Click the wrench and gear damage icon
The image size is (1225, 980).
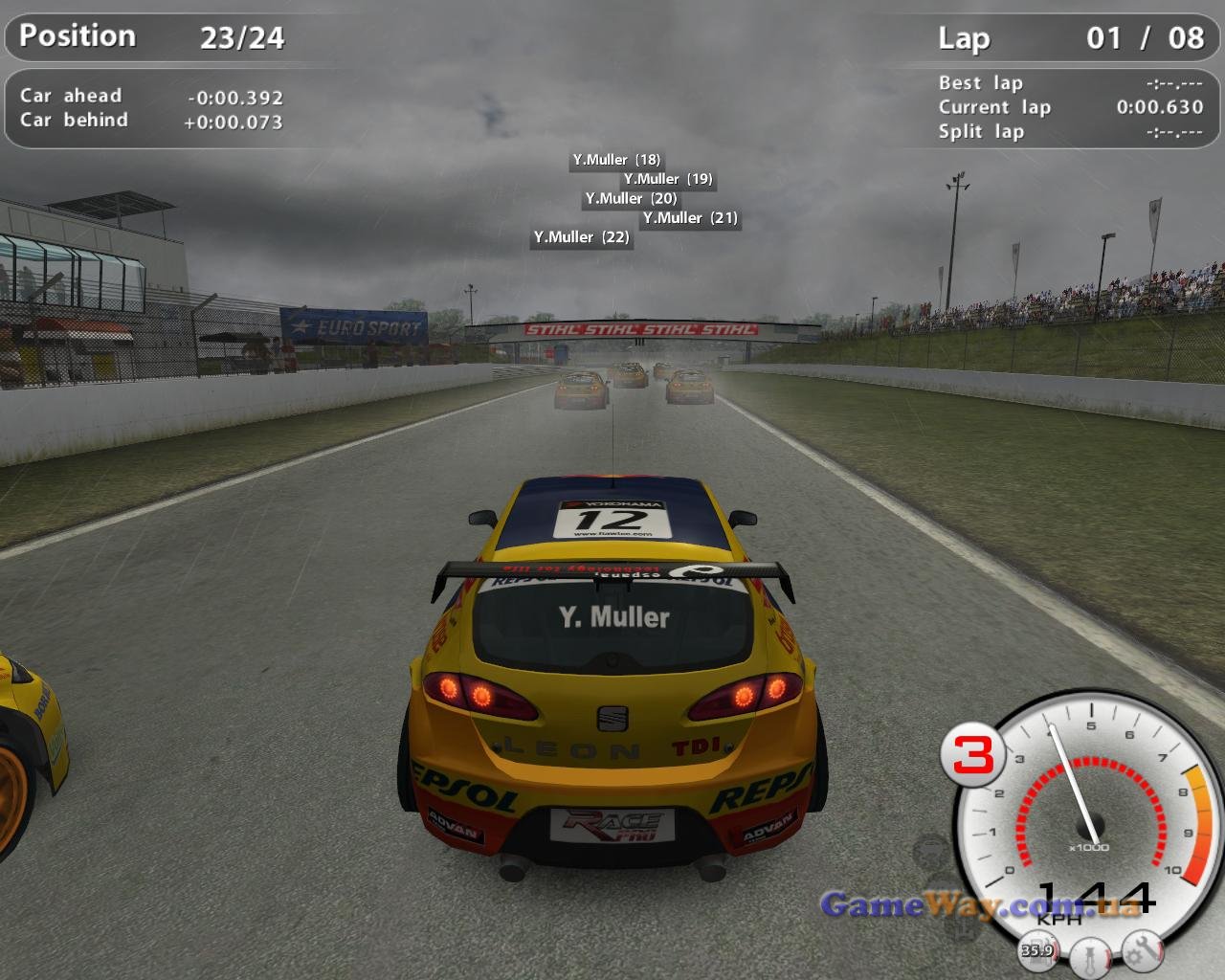tap(1142, 950)
